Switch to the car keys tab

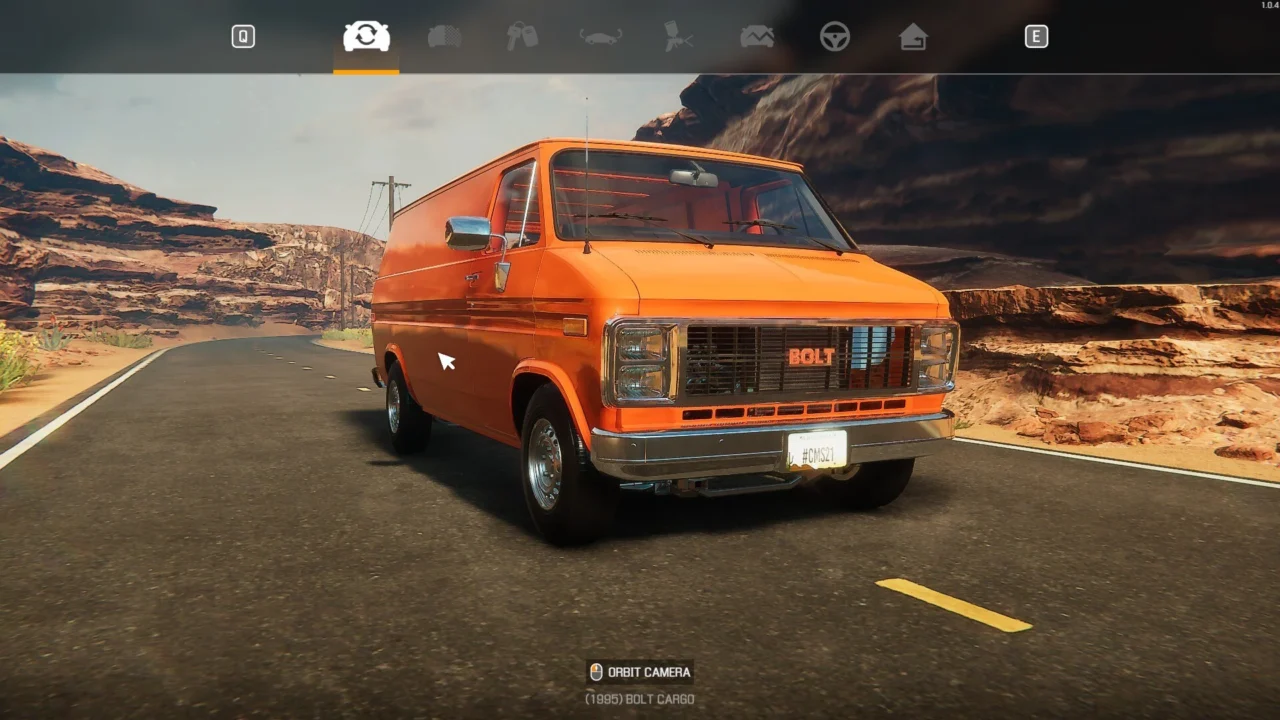(x=522, y=37)
